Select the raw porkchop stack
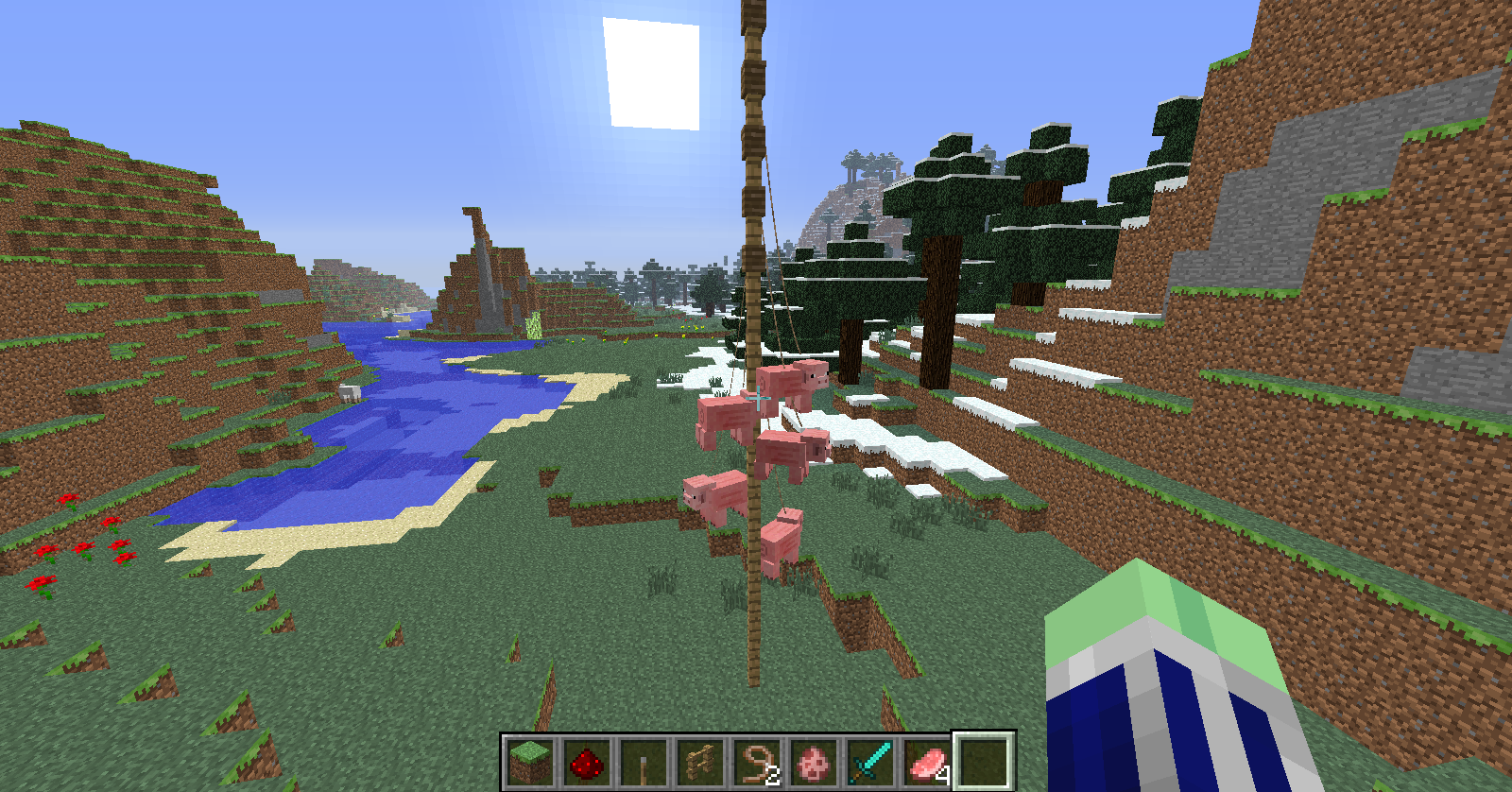 tap(927, 762)
